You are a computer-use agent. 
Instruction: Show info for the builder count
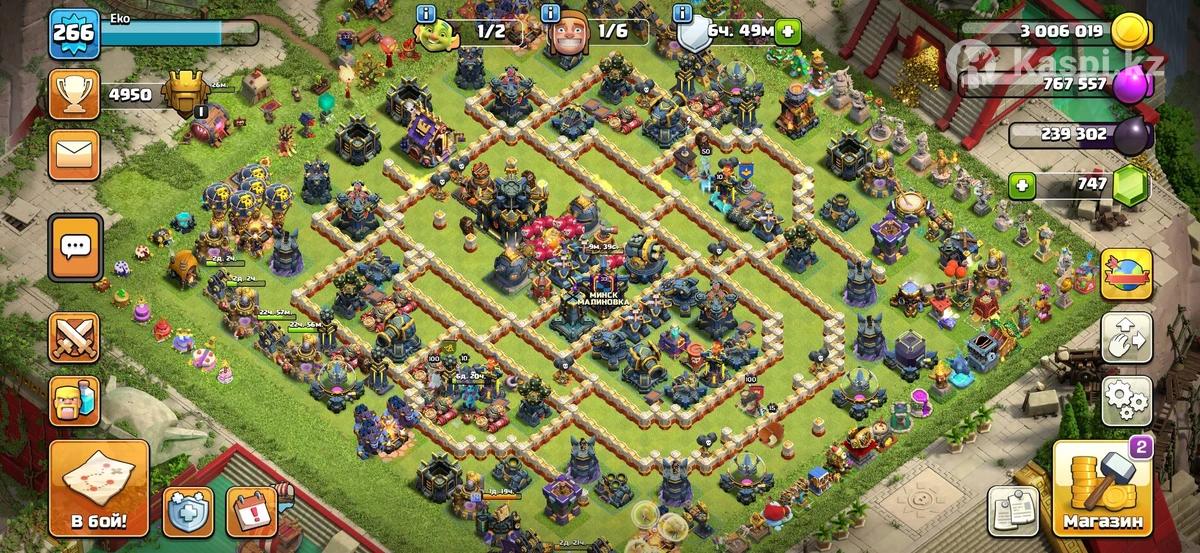tap(550, 14)
